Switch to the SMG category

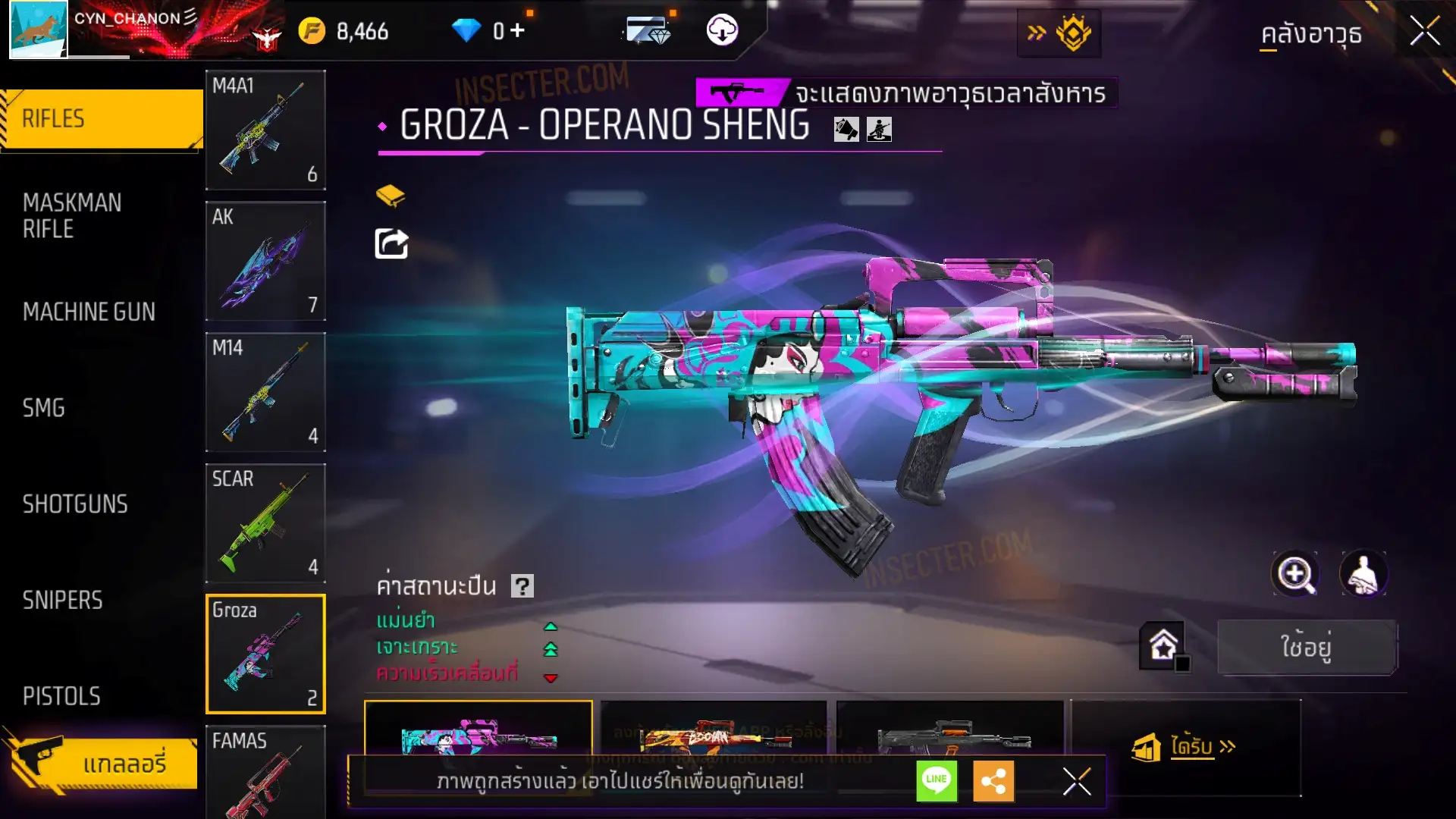click(x=44, y=408)
